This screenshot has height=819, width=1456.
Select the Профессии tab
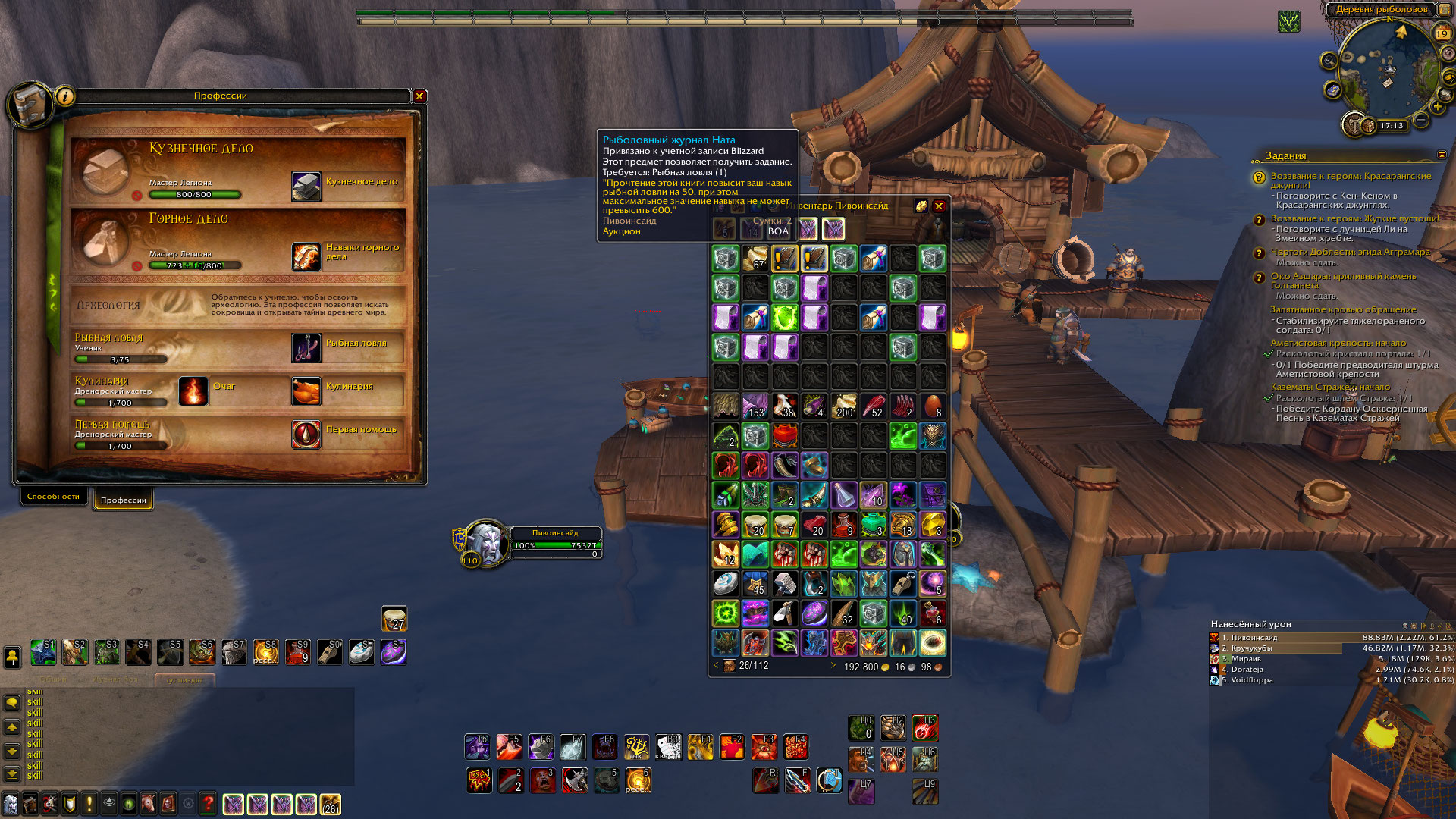123,500
